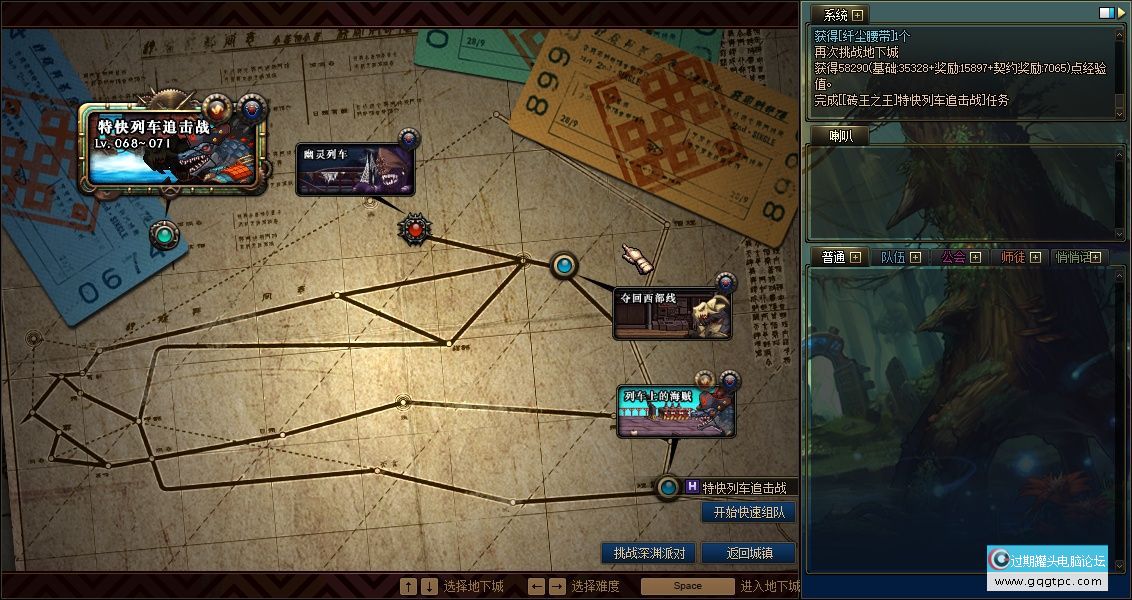Toggle the chat panel layout icon
The width and height of the screenshot is (1132, 600).
(x=1105, y=13)
